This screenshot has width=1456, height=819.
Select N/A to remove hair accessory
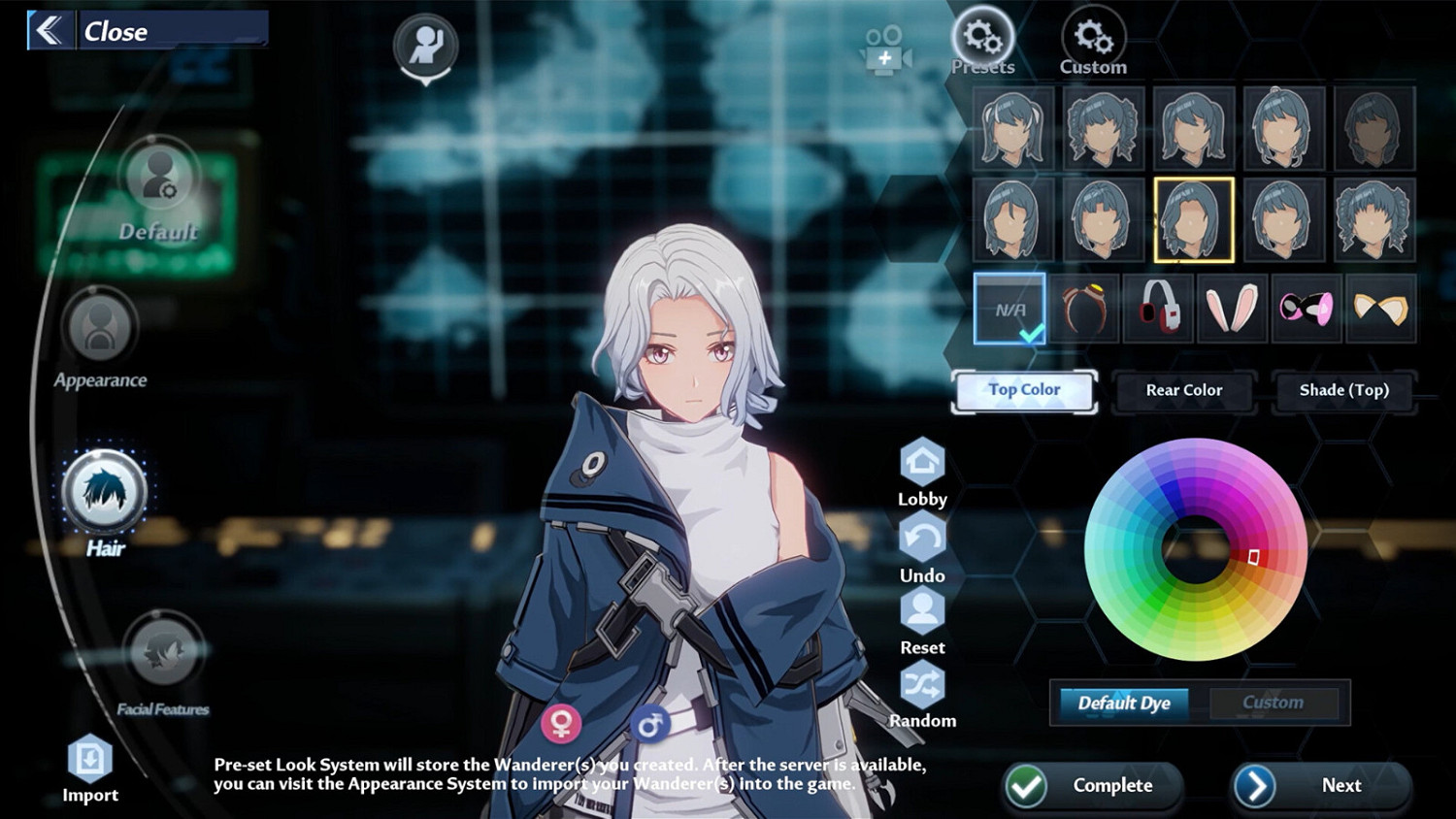click(1009, 309)
